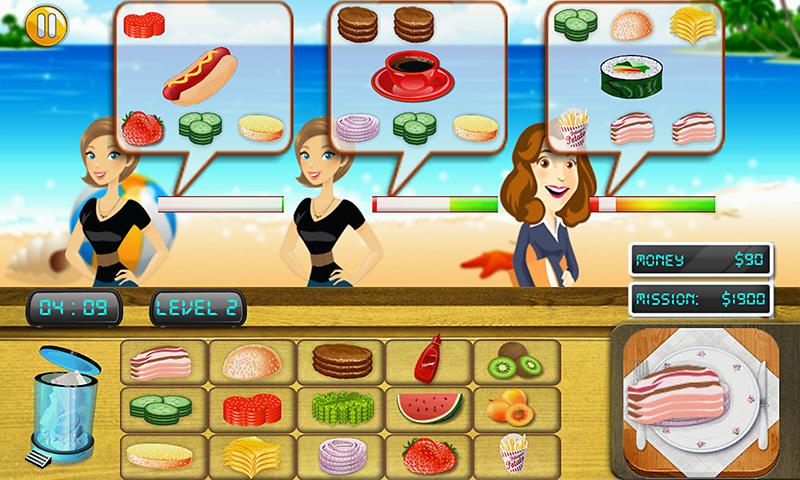The image size is (800, 480).
Task: Pick the cucumber slices tile
Action: (x=160, y=408)
